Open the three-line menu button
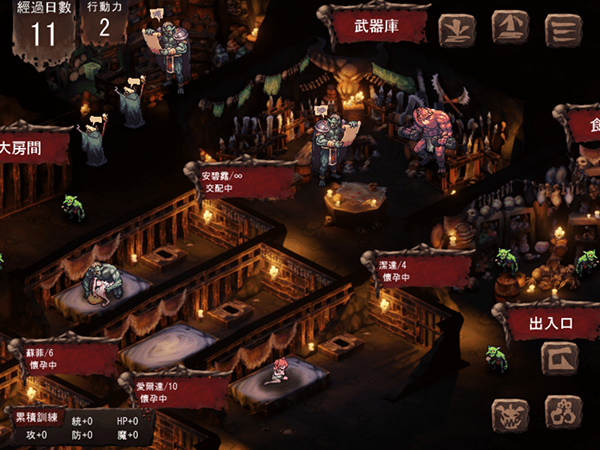Image resolution: width=600 pixels, height=450 pixels. coord(563,29)
